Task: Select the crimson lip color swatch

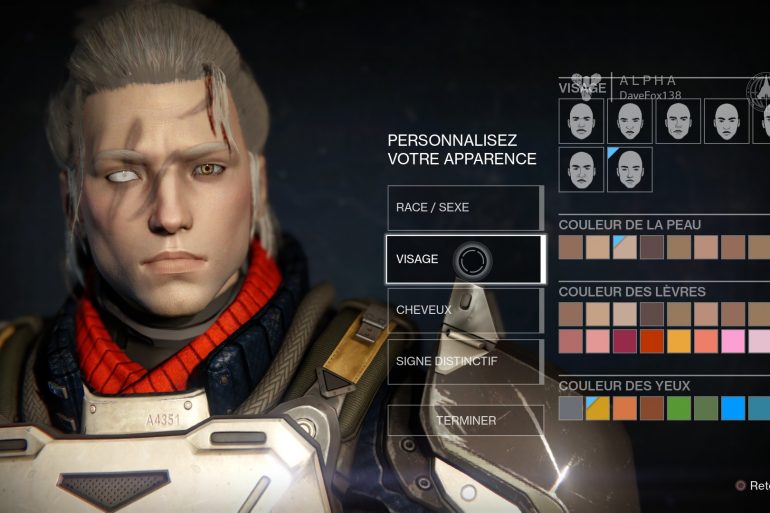Action: click(625, 341)
